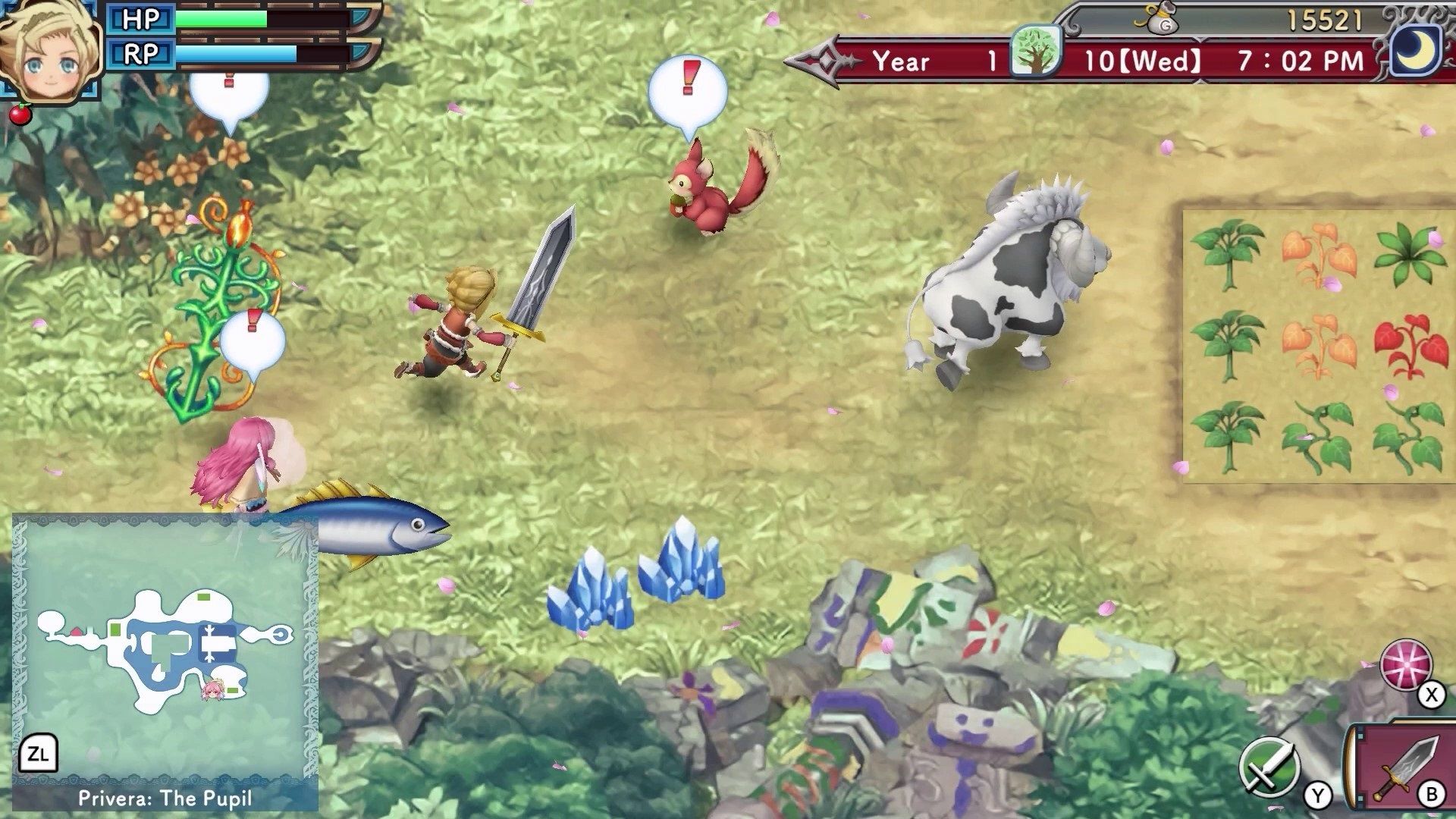This screenshot has width=1456, height=819.
Task: Select the pink-haired character marker on minimap
Action: pyautogui.click(x=212, y=690)
